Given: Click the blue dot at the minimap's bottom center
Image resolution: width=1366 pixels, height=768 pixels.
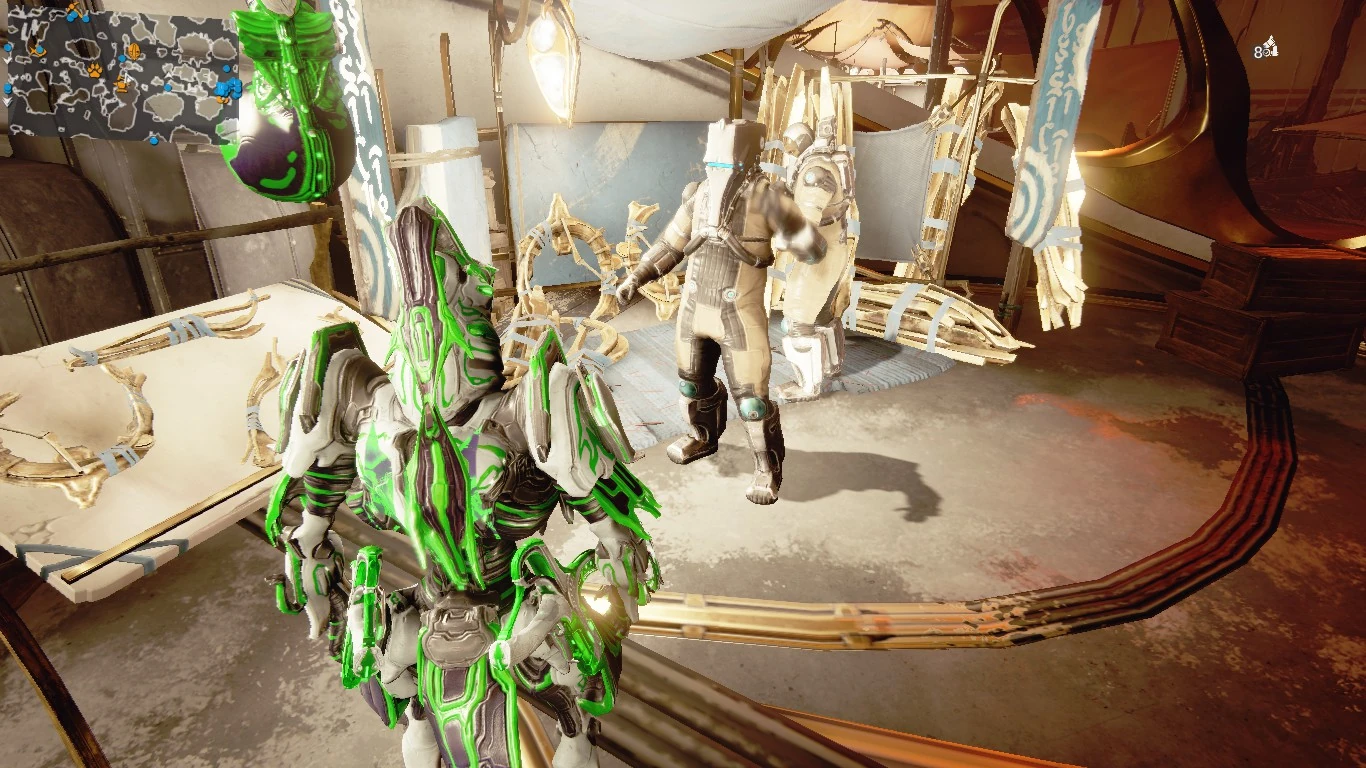Looking at the screenshot, I should (154, 140).
